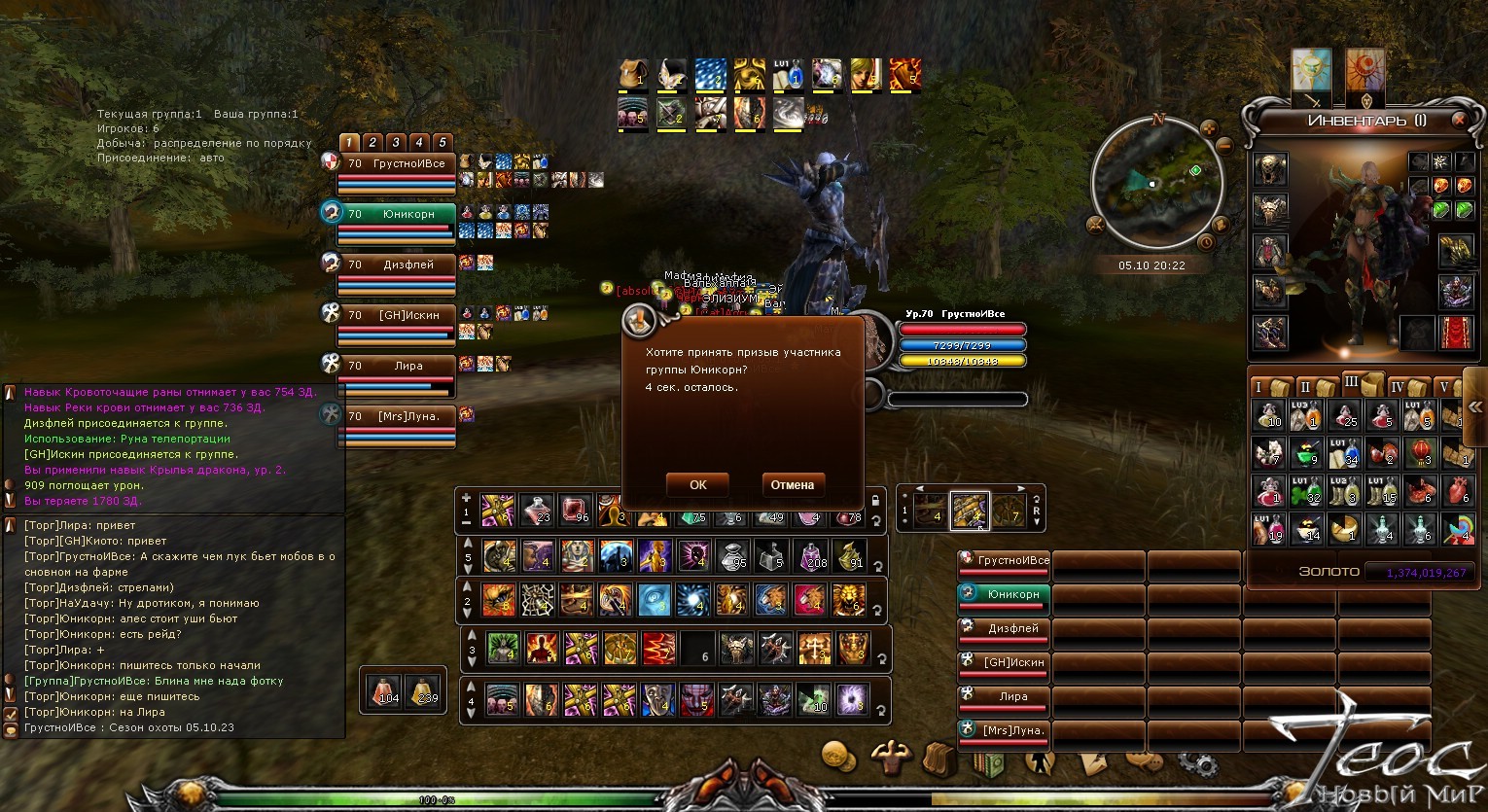Open the gold coins menu icon
This screenshot has width=1488, height=812.
tap(837, 756)
